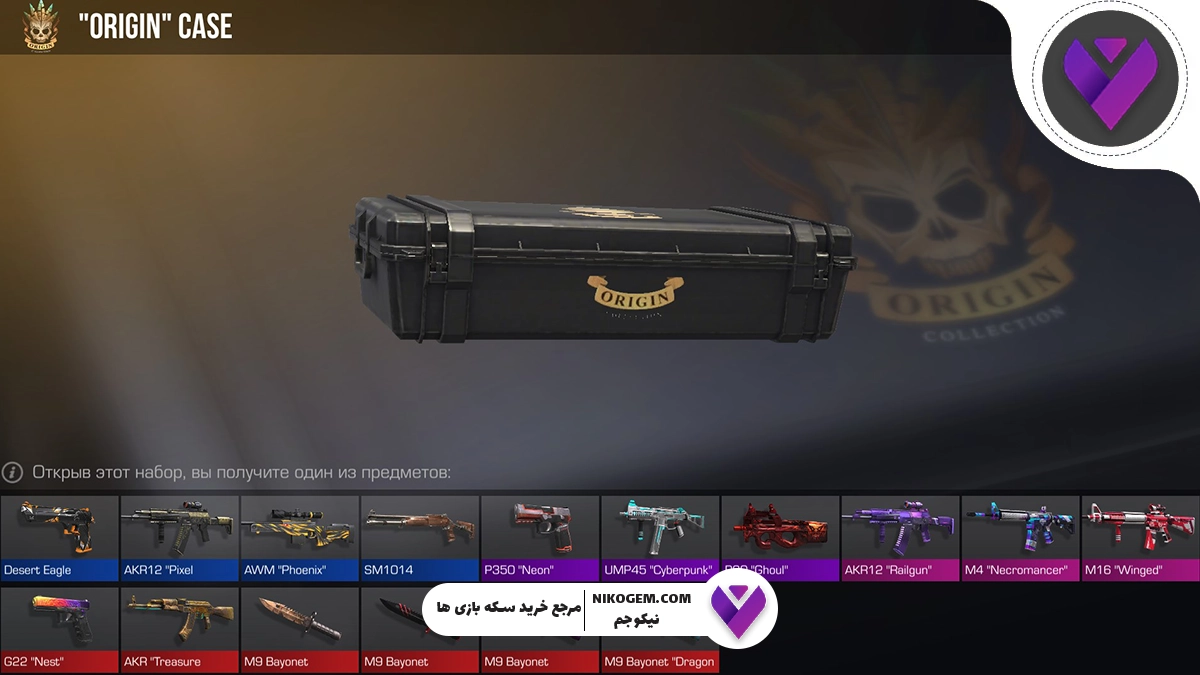The height and width of the screenshot is (675, 1200).
Task: Open the P350 "Neon" pistol item
Action: point(539,537)
